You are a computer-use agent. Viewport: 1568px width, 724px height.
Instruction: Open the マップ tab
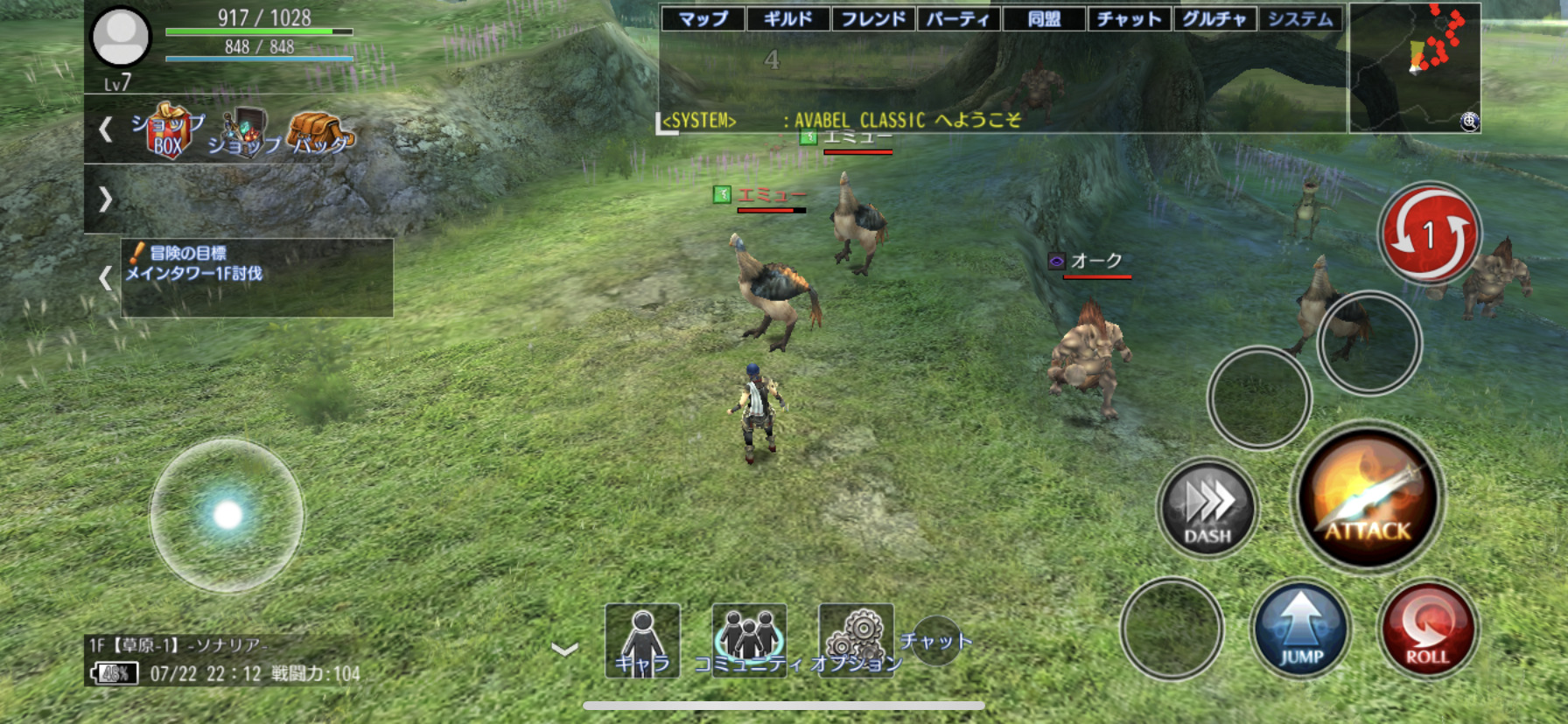703,18
